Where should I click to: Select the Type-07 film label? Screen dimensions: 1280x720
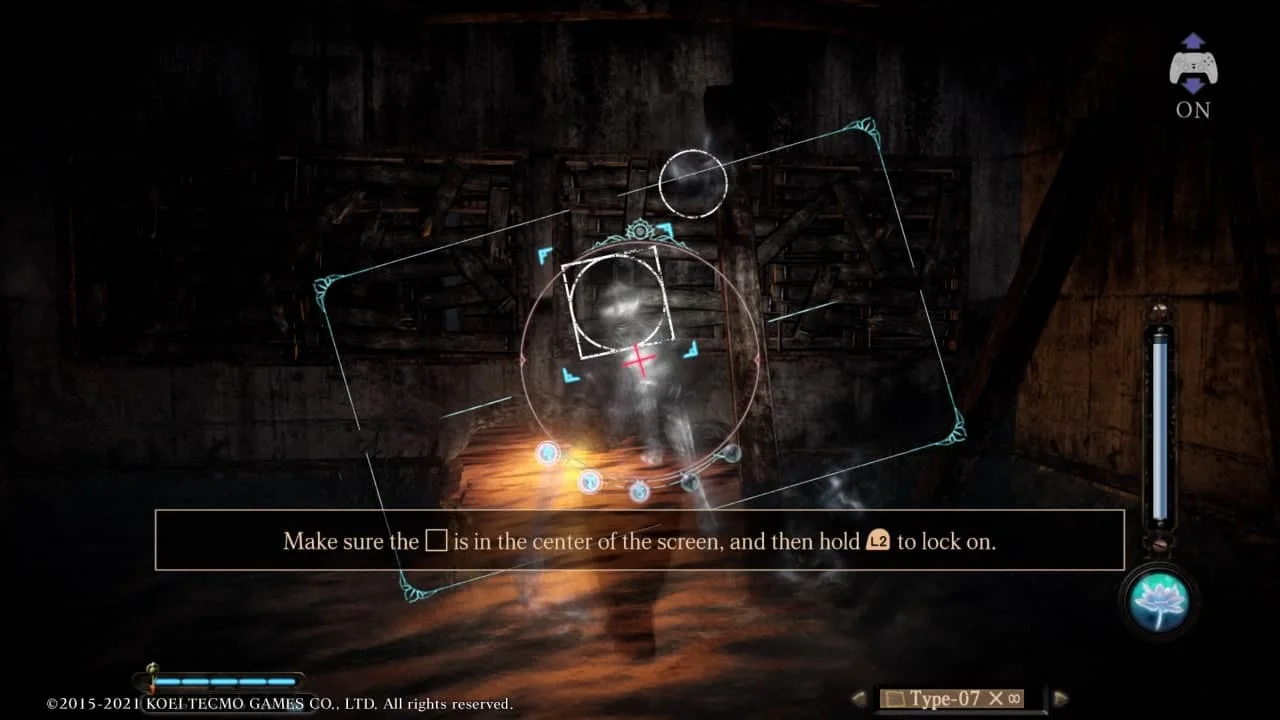(x=948, y=697)
